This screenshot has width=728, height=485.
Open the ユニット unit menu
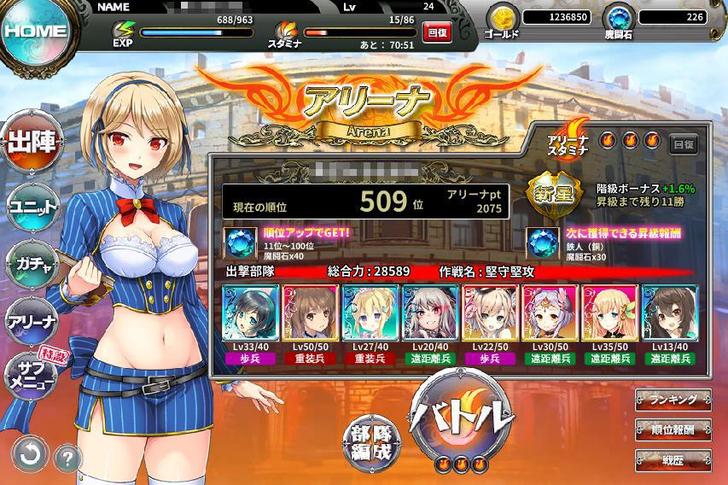click(32, 206)
